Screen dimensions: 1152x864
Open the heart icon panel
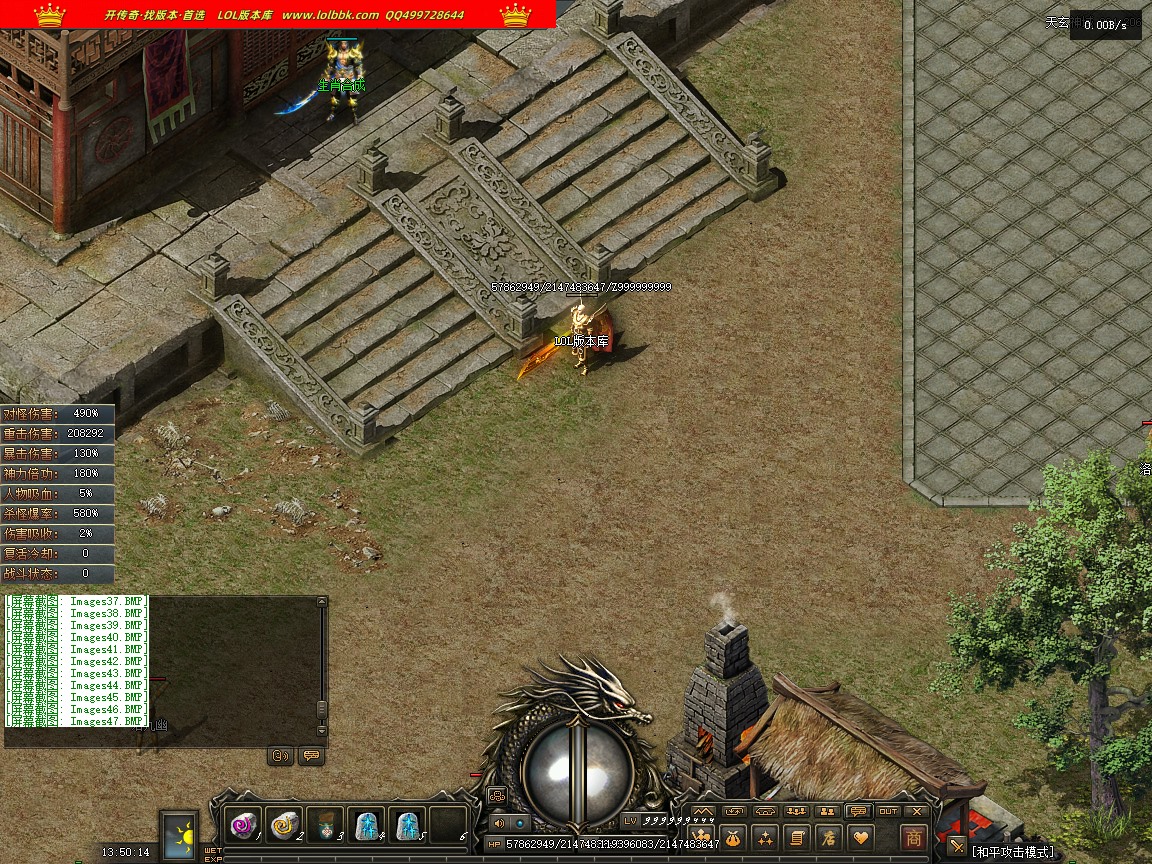coord(860,837)
